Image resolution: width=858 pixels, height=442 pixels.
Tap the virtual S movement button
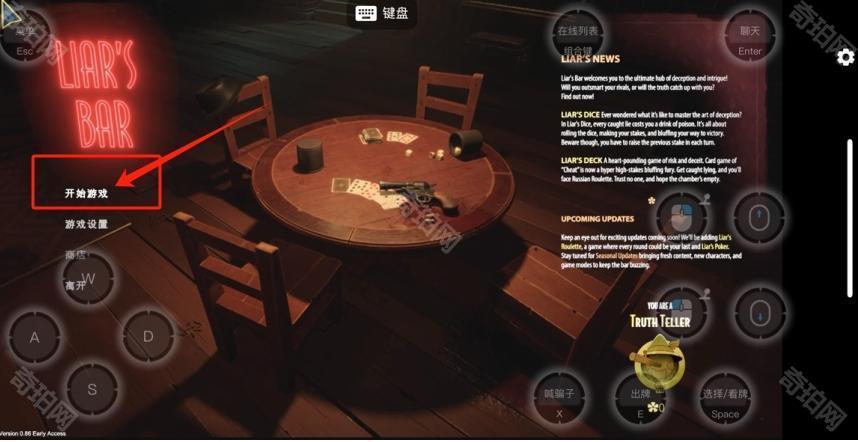[92, 389]
